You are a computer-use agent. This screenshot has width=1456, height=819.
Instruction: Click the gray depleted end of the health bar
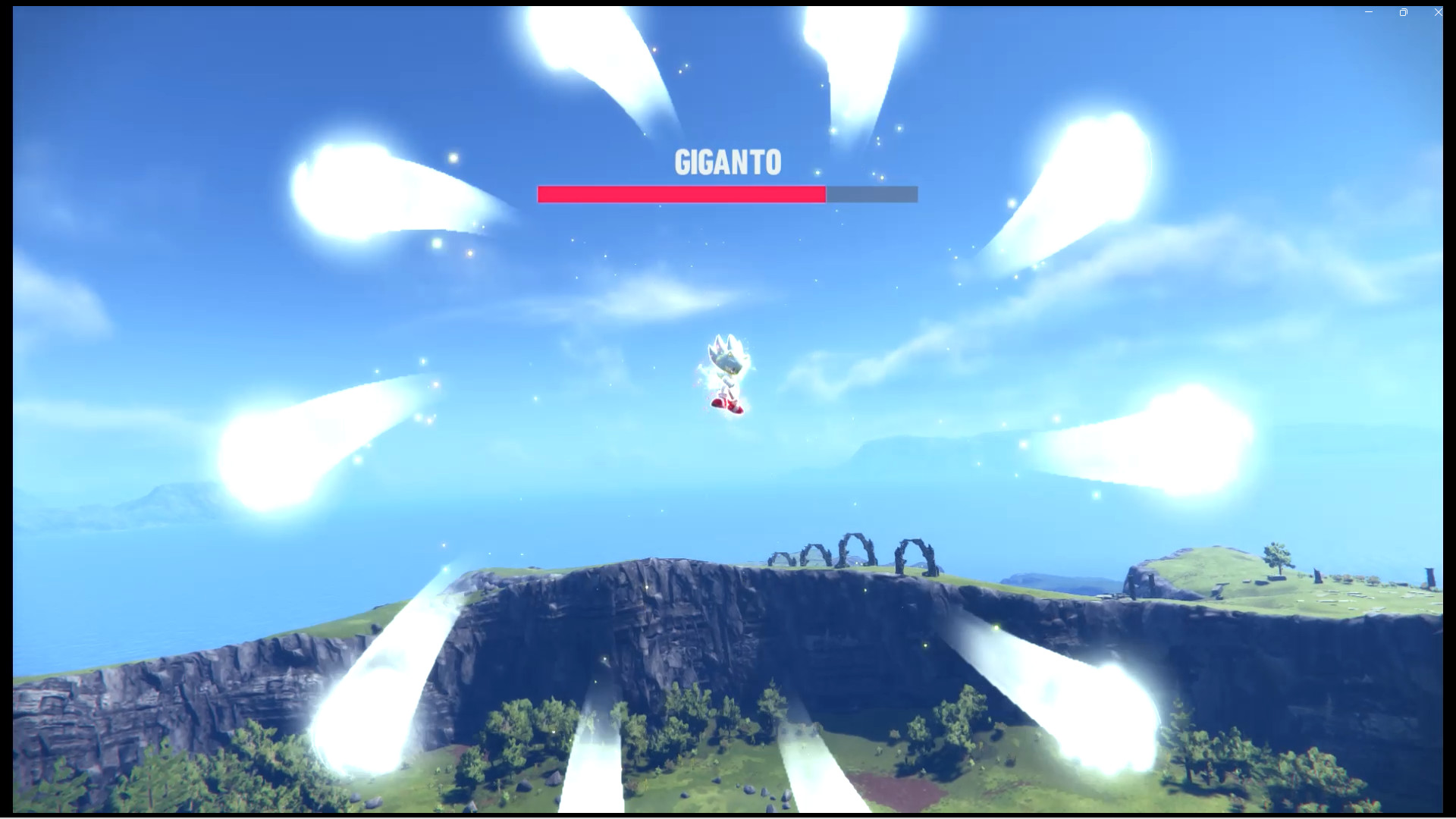click(872, 194)
